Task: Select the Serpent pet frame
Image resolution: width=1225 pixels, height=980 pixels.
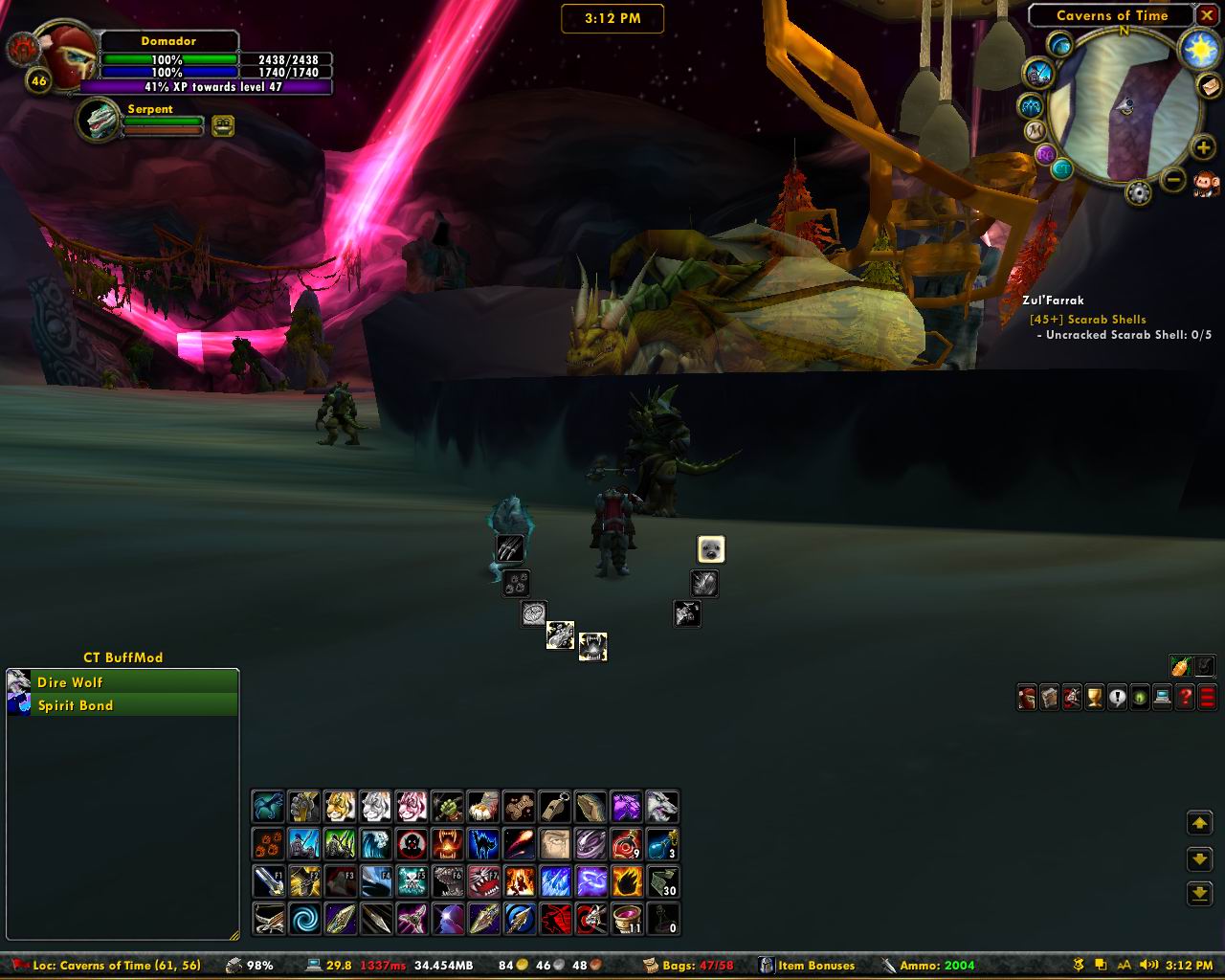Action: pyautogui.click(x=99, y=121)
